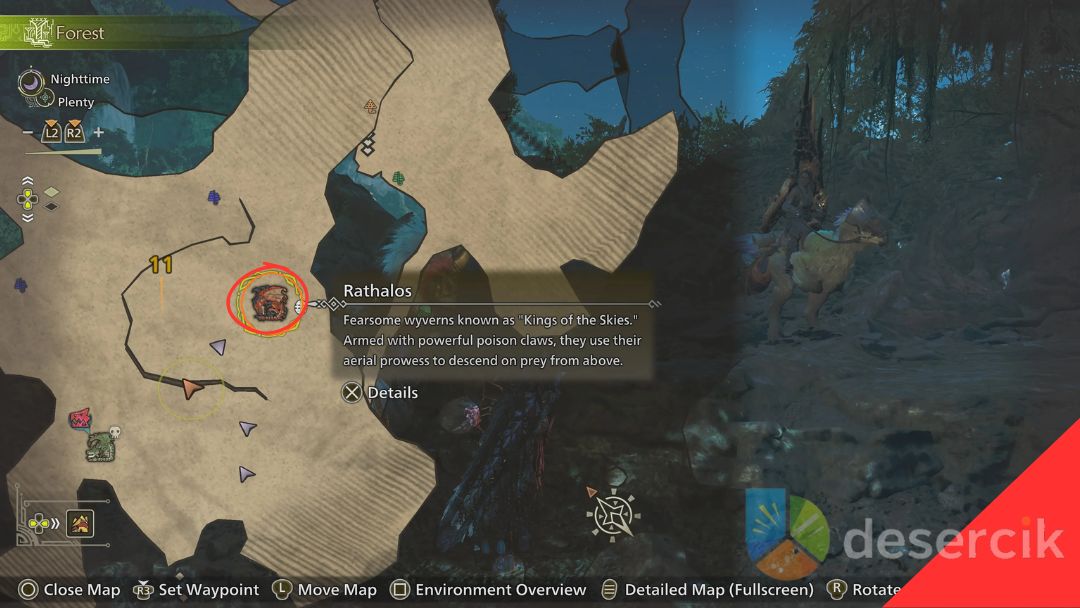Click the area 11 number marker
The image size is (1080, 608).
click(161, 265)
